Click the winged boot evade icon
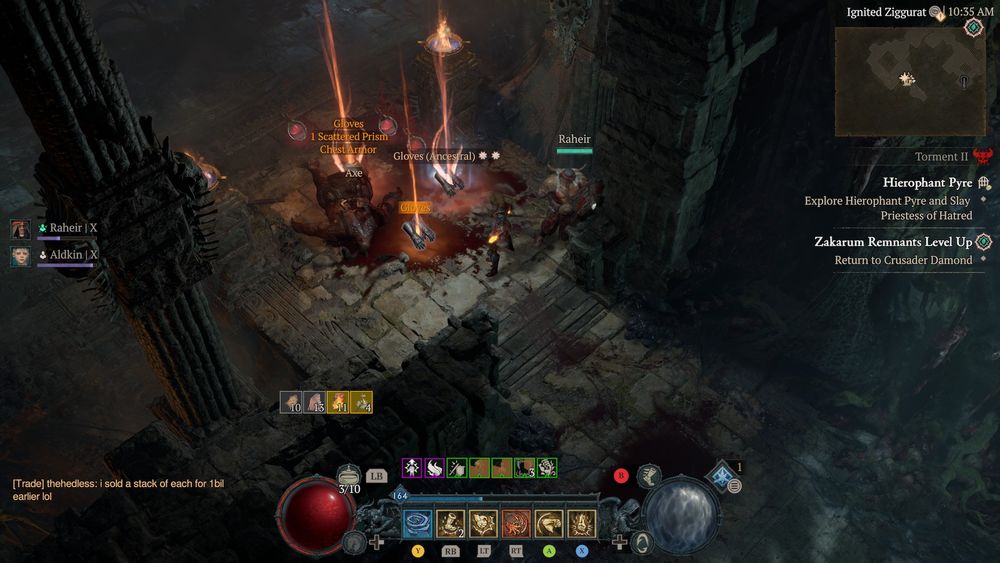Viewport: 1000px width, 563px height. click(x=648, y=475)
